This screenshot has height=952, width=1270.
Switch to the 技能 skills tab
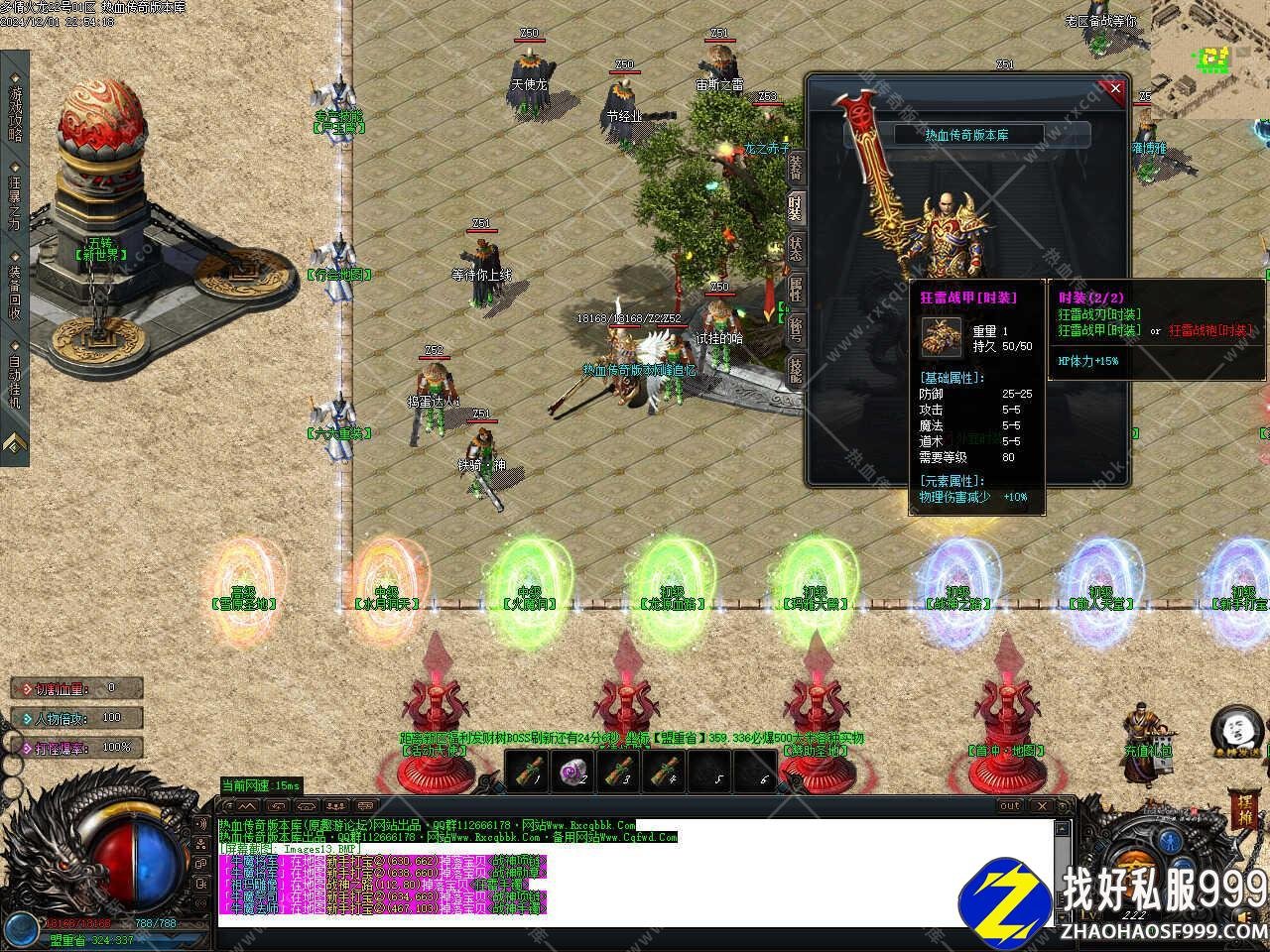pos(795,369)
